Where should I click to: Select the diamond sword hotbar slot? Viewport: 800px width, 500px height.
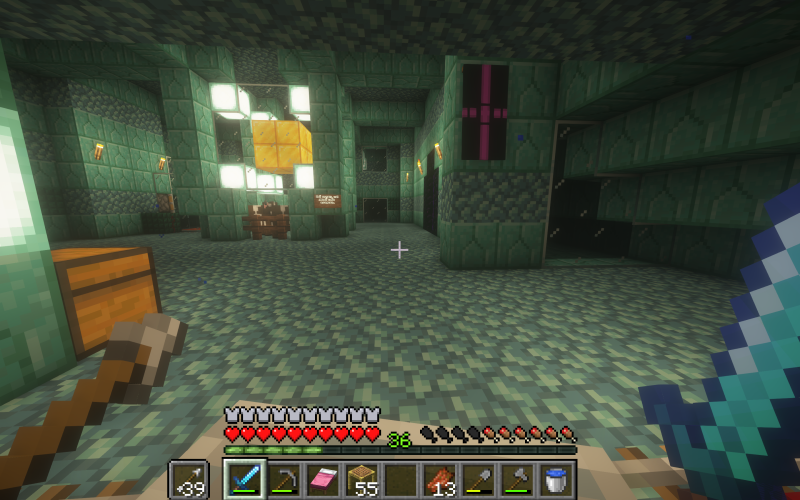[x=245, y=481]
